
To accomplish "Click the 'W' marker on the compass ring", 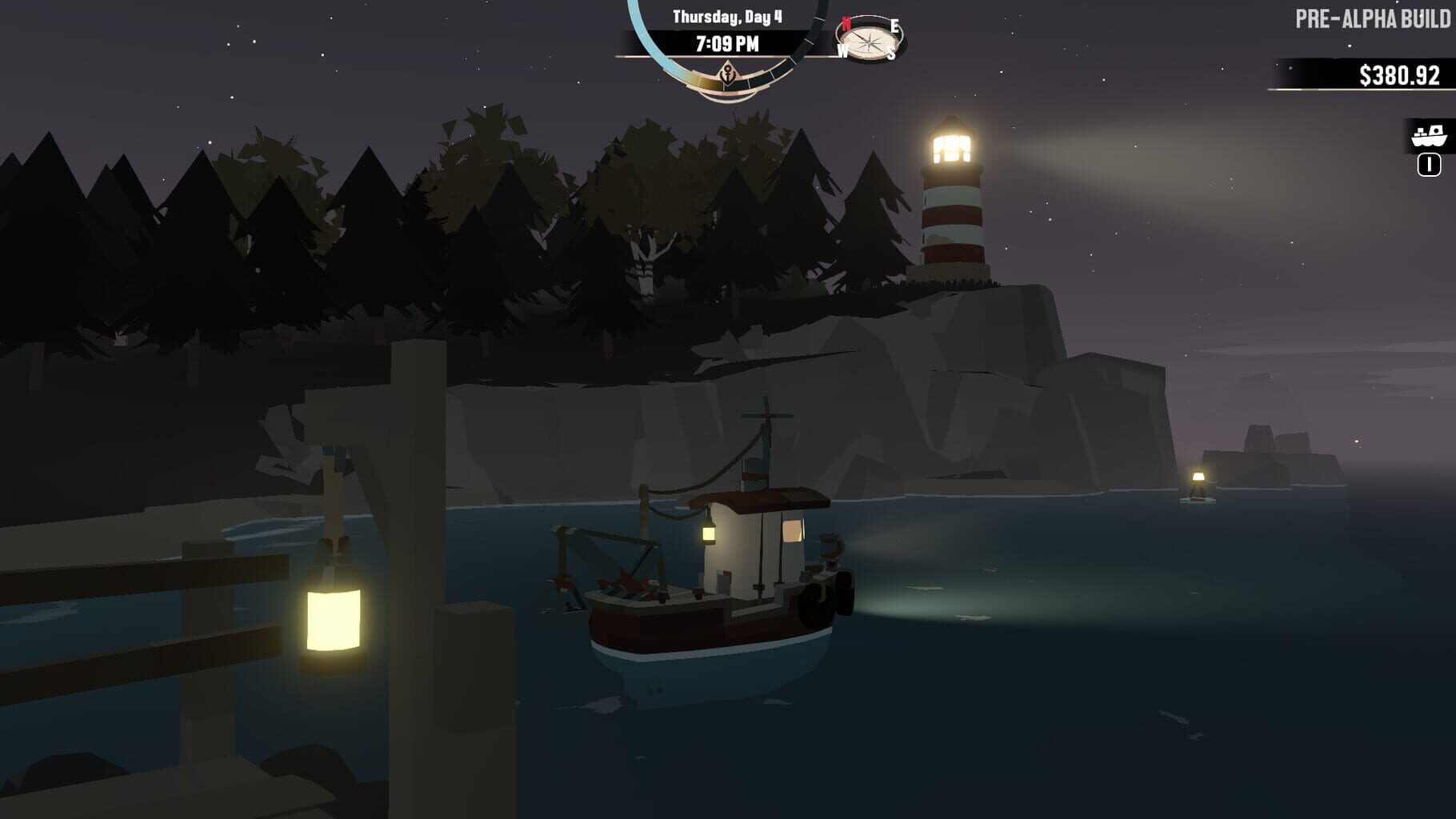I will tap(842, 50).
